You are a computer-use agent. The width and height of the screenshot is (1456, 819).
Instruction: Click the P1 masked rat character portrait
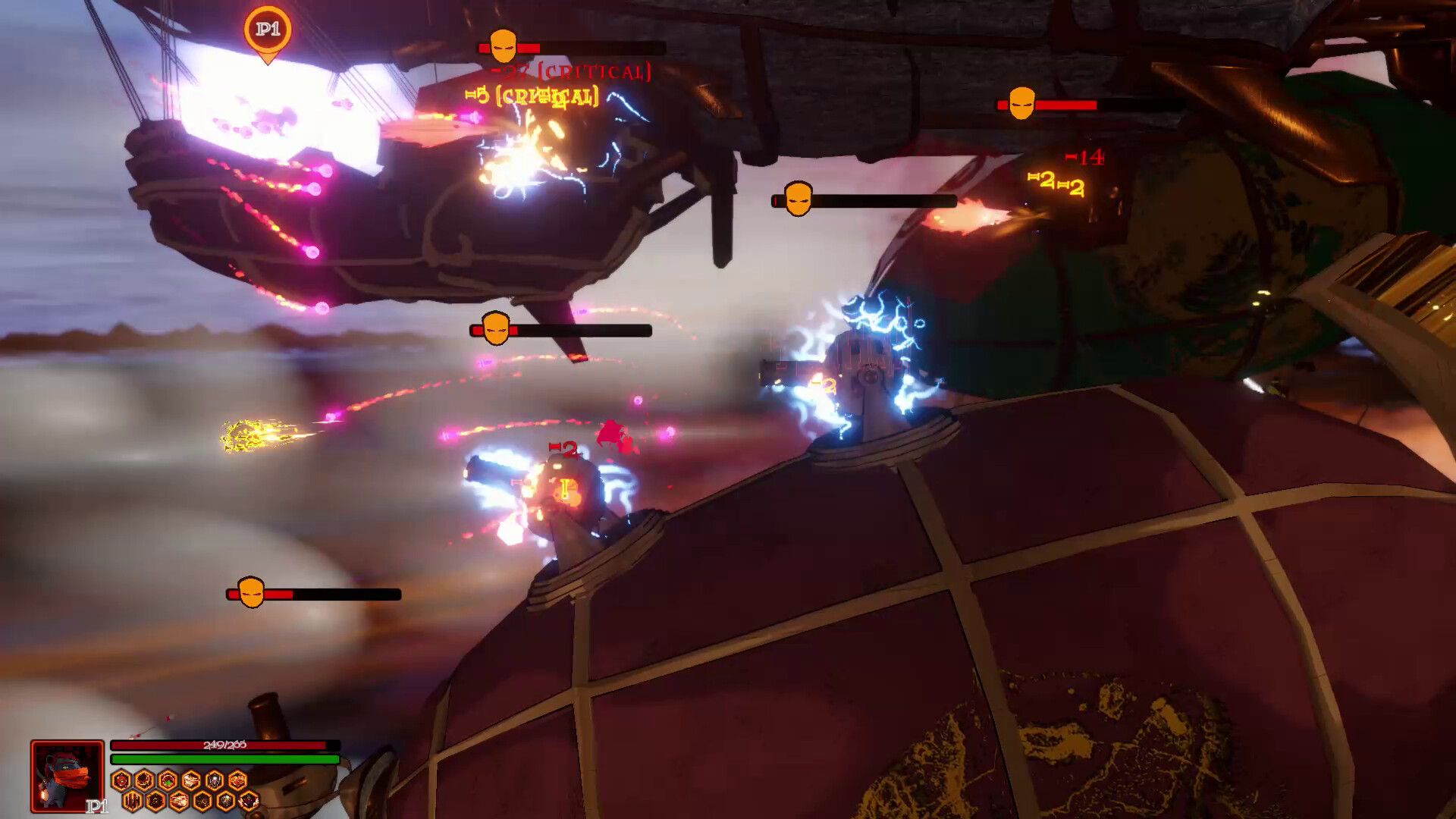(x=67, y=775)
